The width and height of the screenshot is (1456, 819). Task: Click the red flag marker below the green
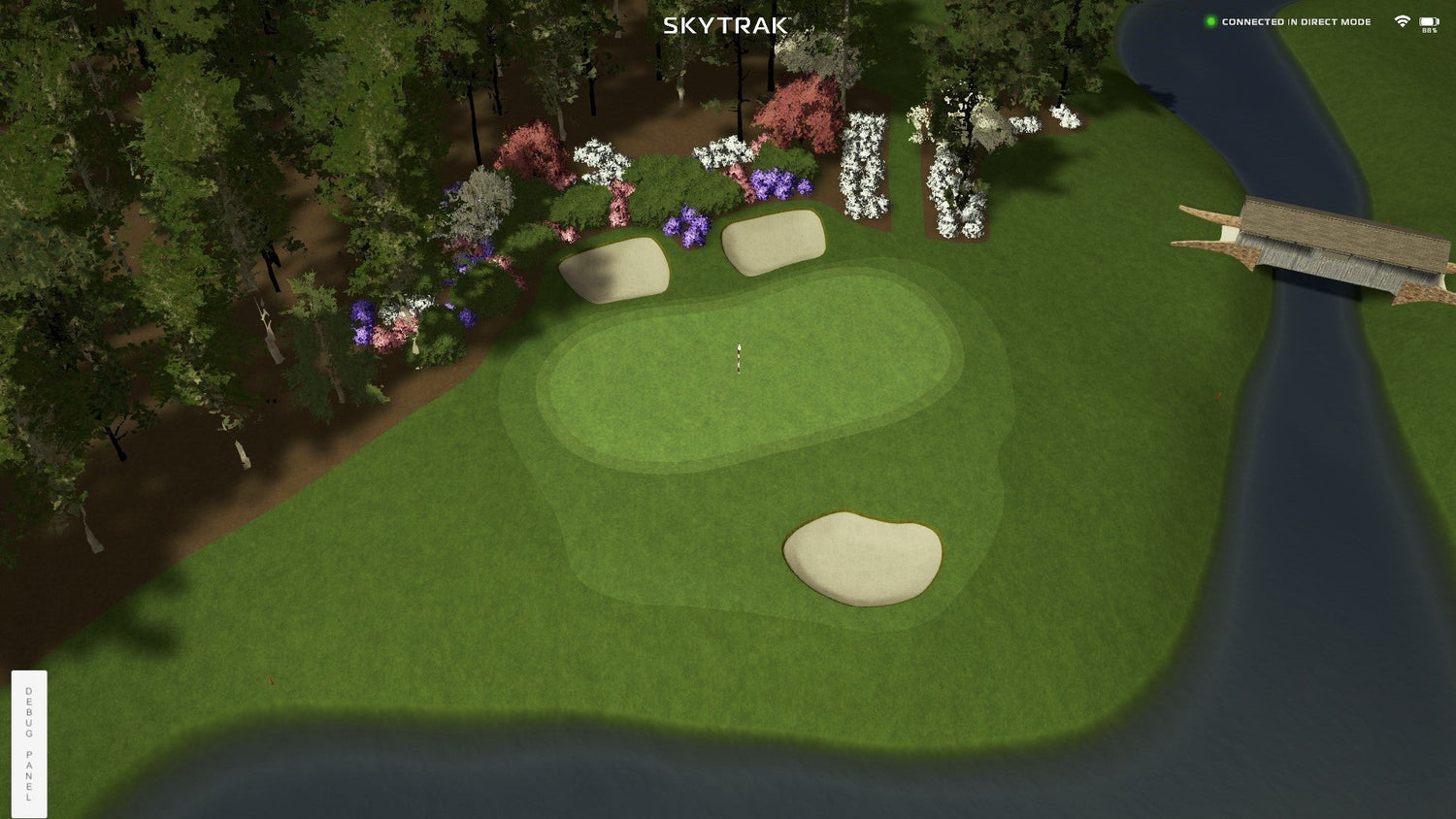pyautogui.click(x=270, y=680)
